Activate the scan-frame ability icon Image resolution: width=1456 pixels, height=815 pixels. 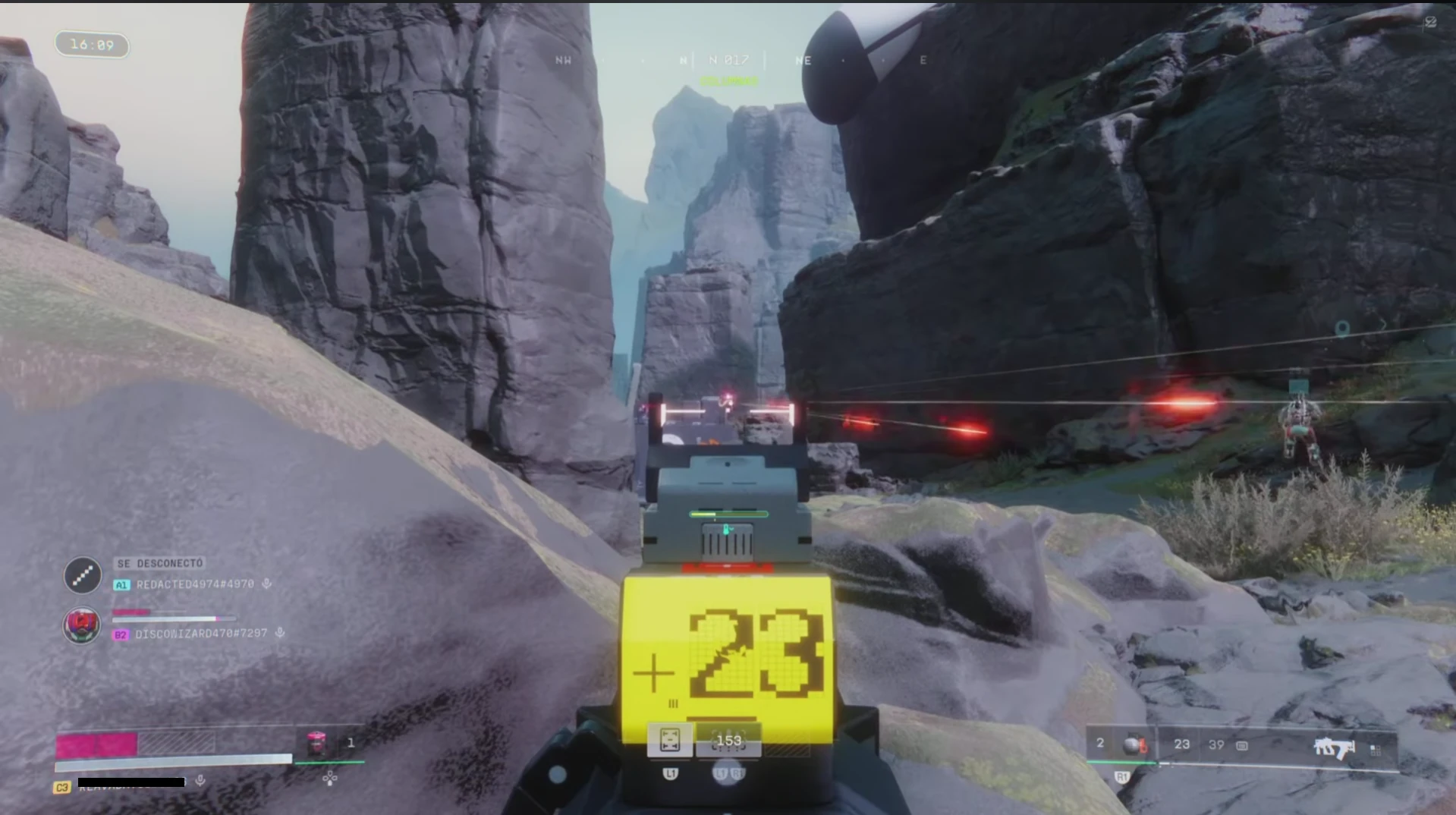click(x=670, y=741)
